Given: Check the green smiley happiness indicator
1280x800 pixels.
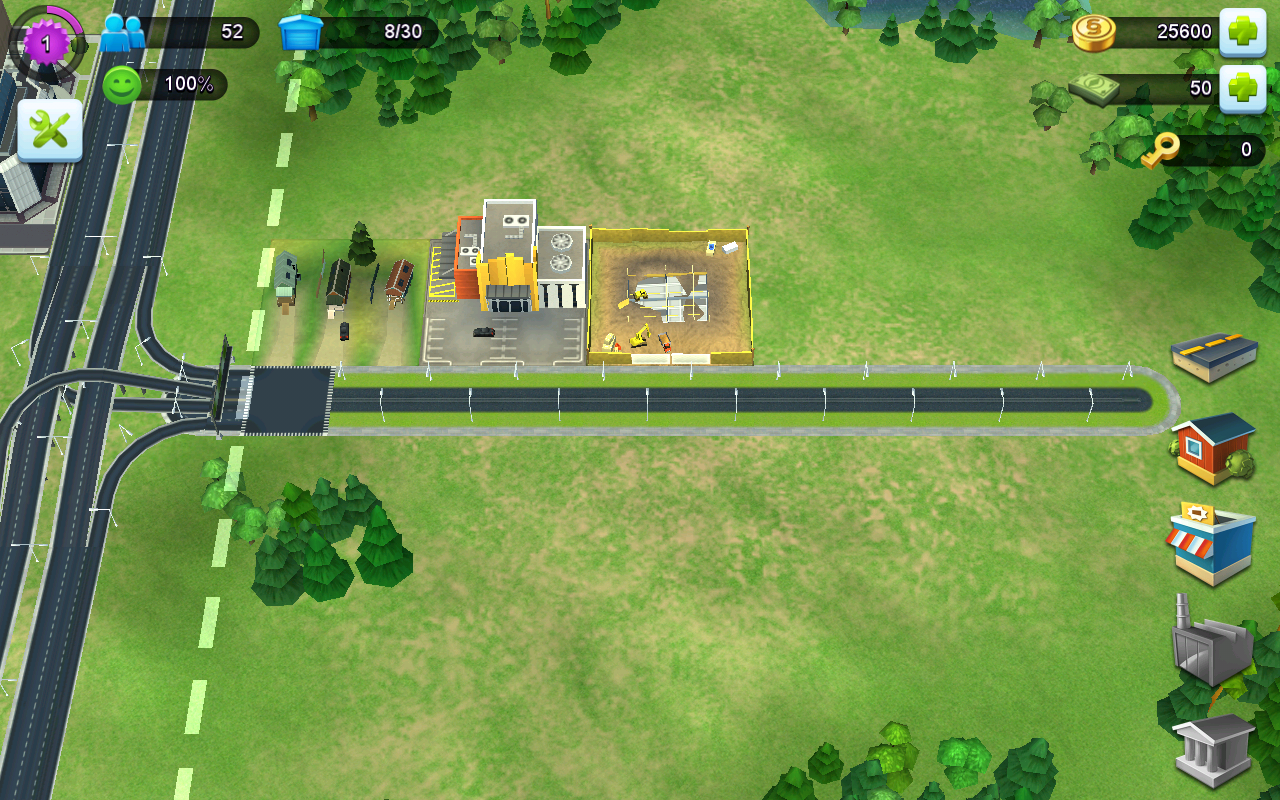Looking at the screenshot, I should pyautogui.click(x=122, y=85).
